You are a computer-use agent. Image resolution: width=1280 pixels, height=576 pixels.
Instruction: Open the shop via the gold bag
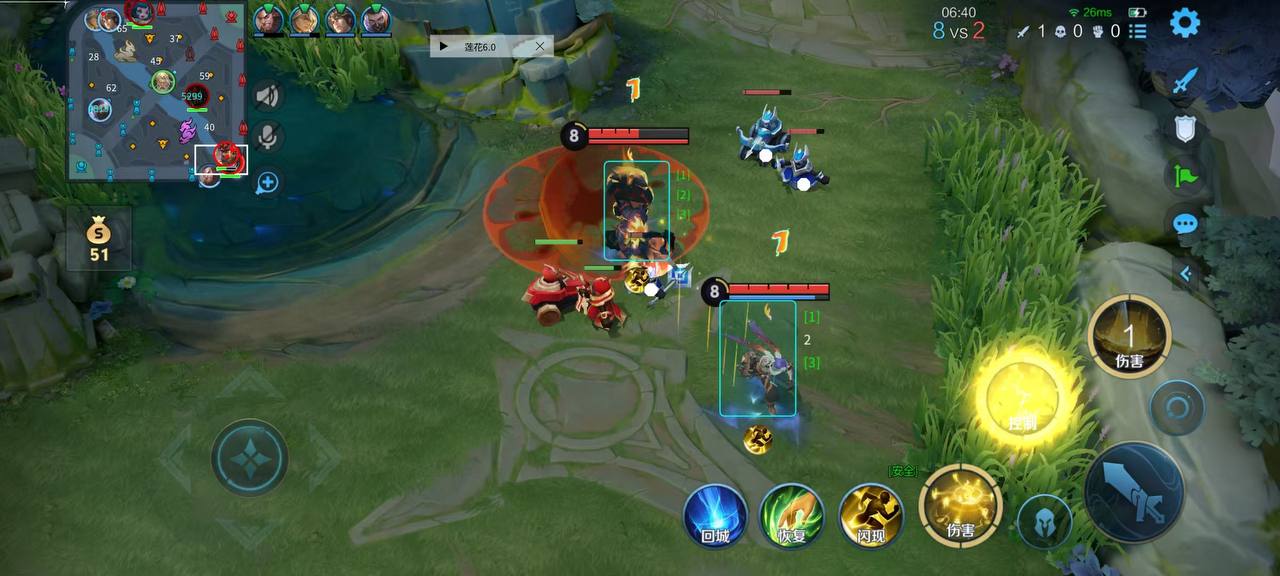point(98,240)
